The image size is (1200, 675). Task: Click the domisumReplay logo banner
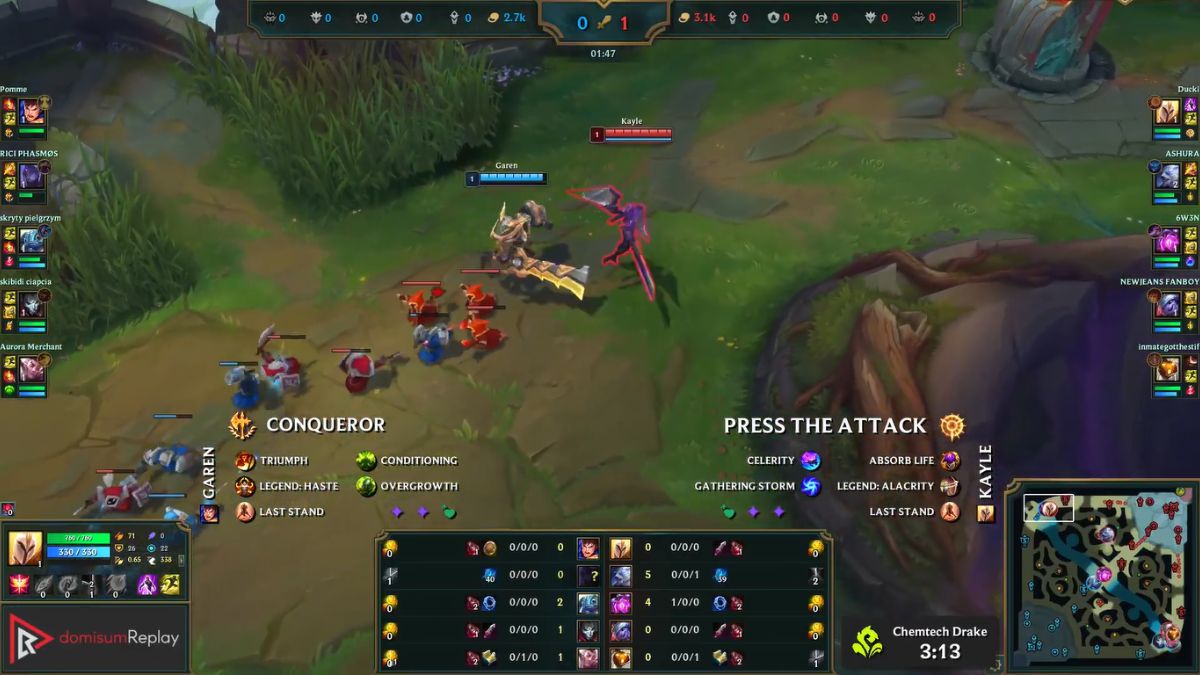(x=95, y=637)
